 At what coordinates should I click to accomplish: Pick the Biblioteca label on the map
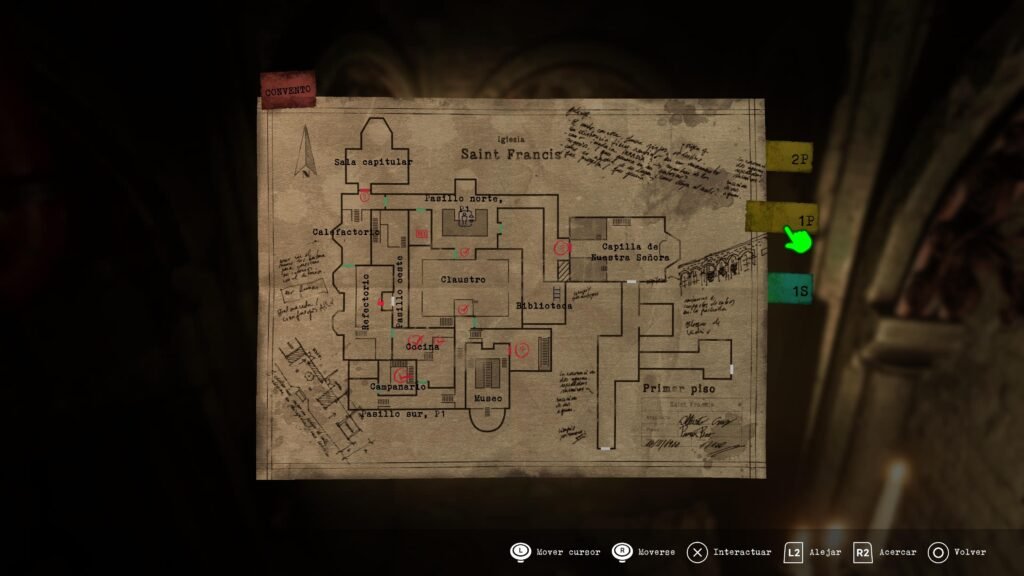(544, 306)
